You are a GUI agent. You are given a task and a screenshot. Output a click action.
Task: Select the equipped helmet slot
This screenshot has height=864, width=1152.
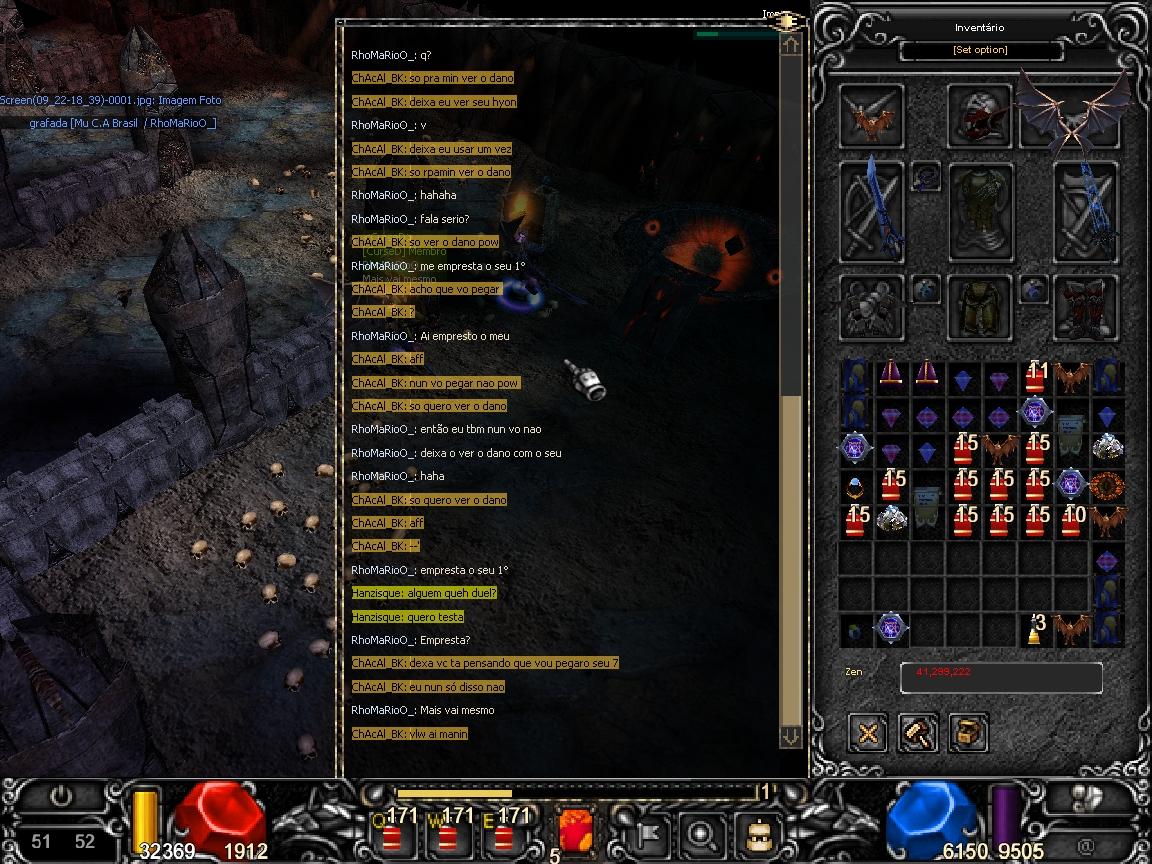(979, 116)
